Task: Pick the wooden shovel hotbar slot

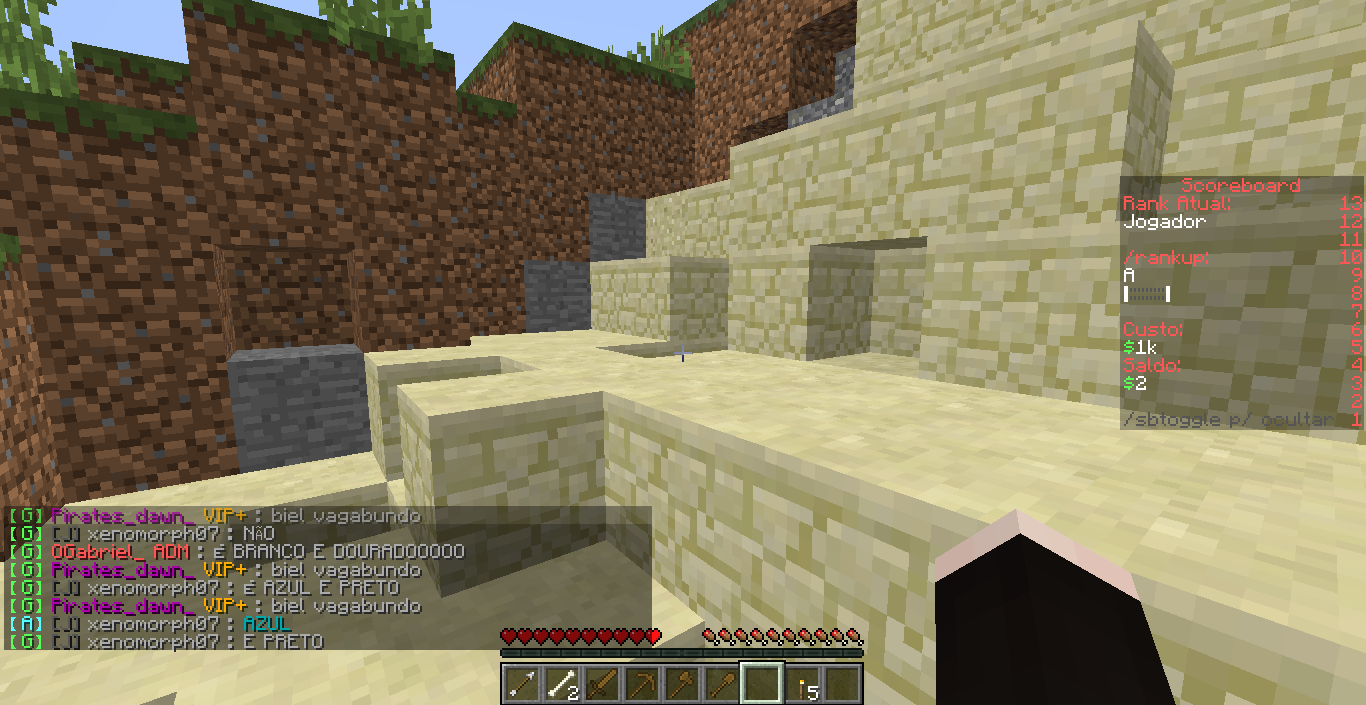Action: [722, 684]
